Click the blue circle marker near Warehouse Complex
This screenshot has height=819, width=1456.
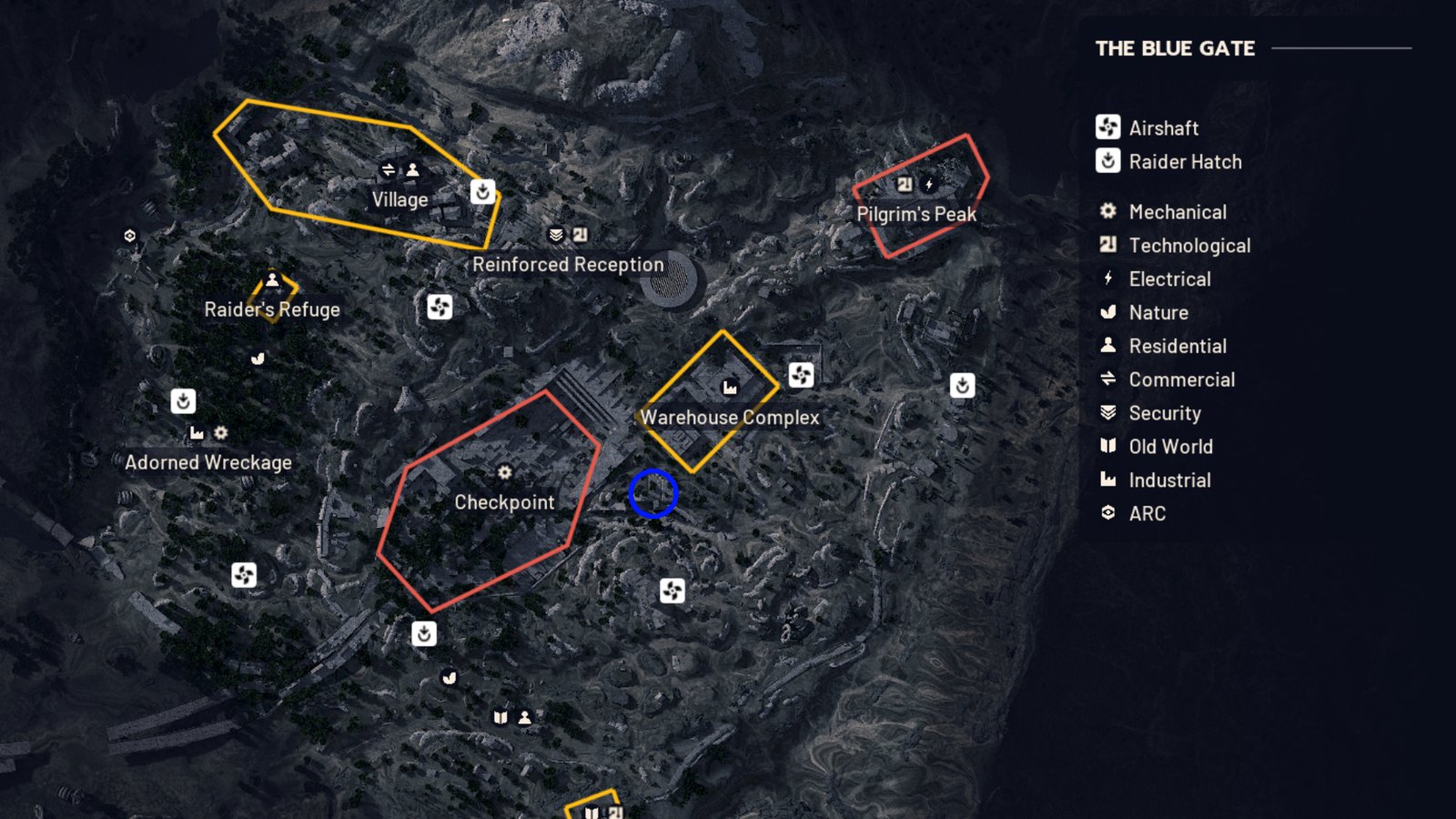pos(651,493)
